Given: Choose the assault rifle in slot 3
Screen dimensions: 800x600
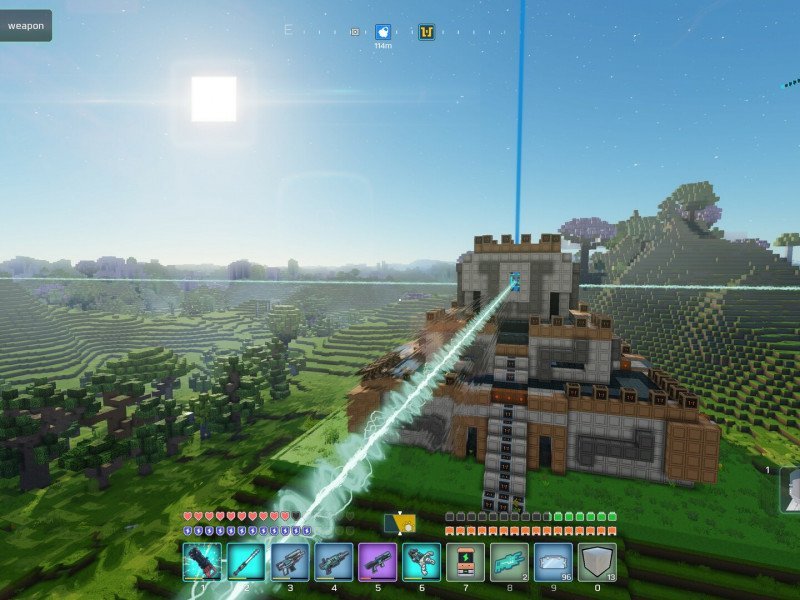Looking at the screenshot, I should point(290,562).
